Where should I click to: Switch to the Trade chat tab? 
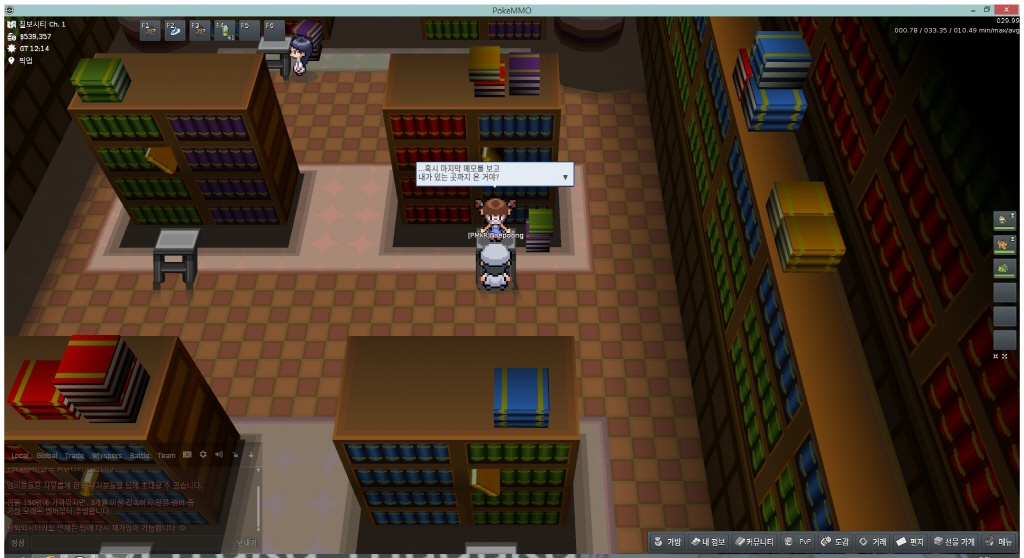pyautogui.click(x=75, y=455)
